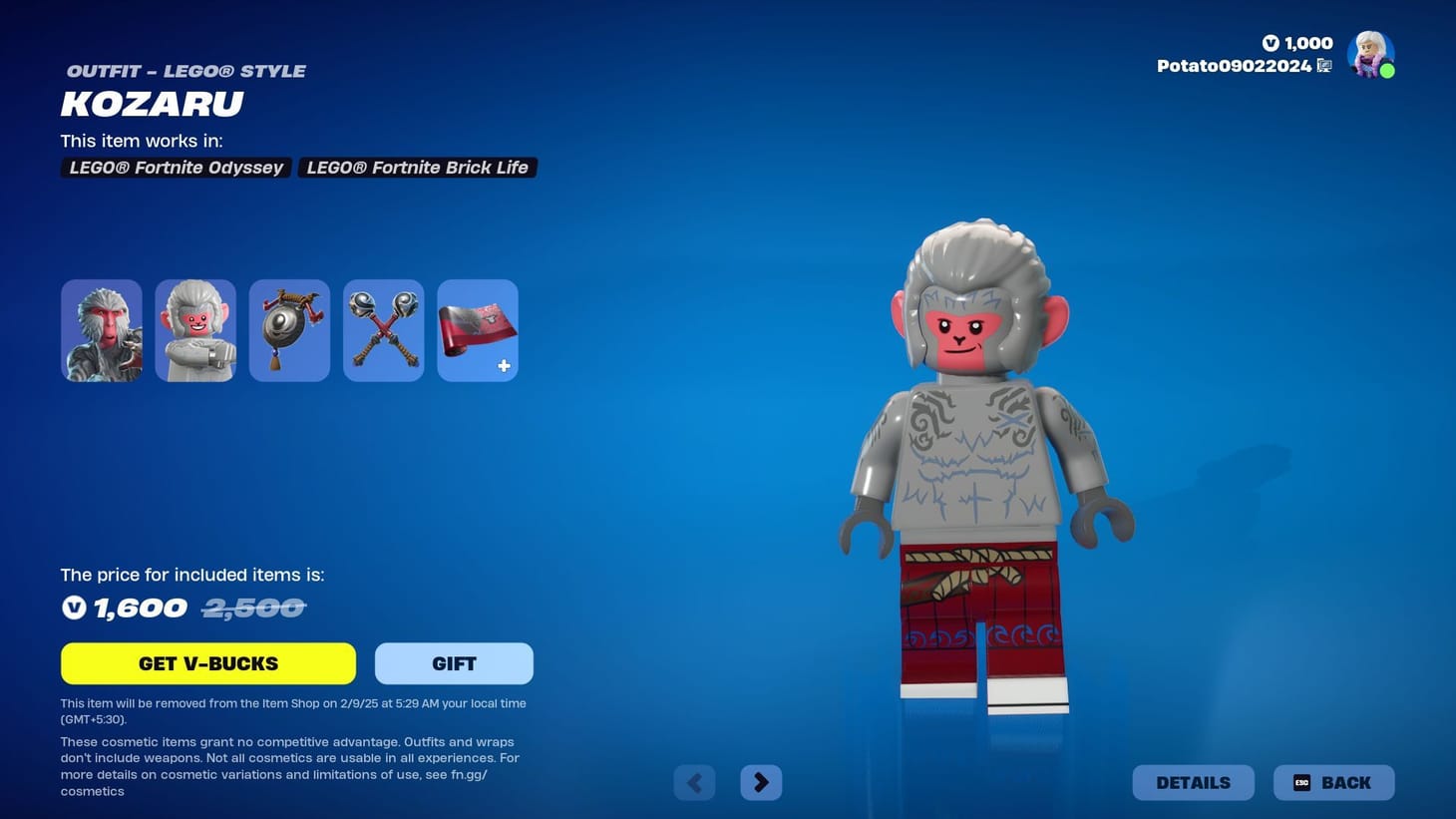Expand the Details panel
The width and height of the screenshot is (1456, 819).
tap(1193, 782)
